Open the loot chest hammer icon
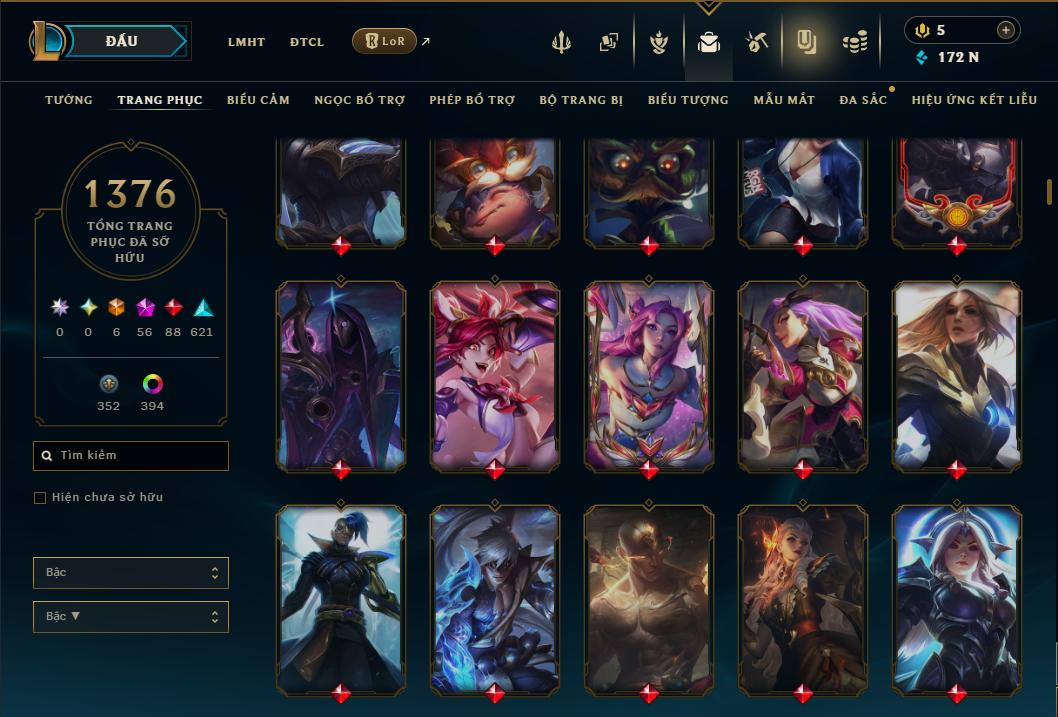This screenshot has width=1058, height=717. pyautogui.click(x=756, y=42)
